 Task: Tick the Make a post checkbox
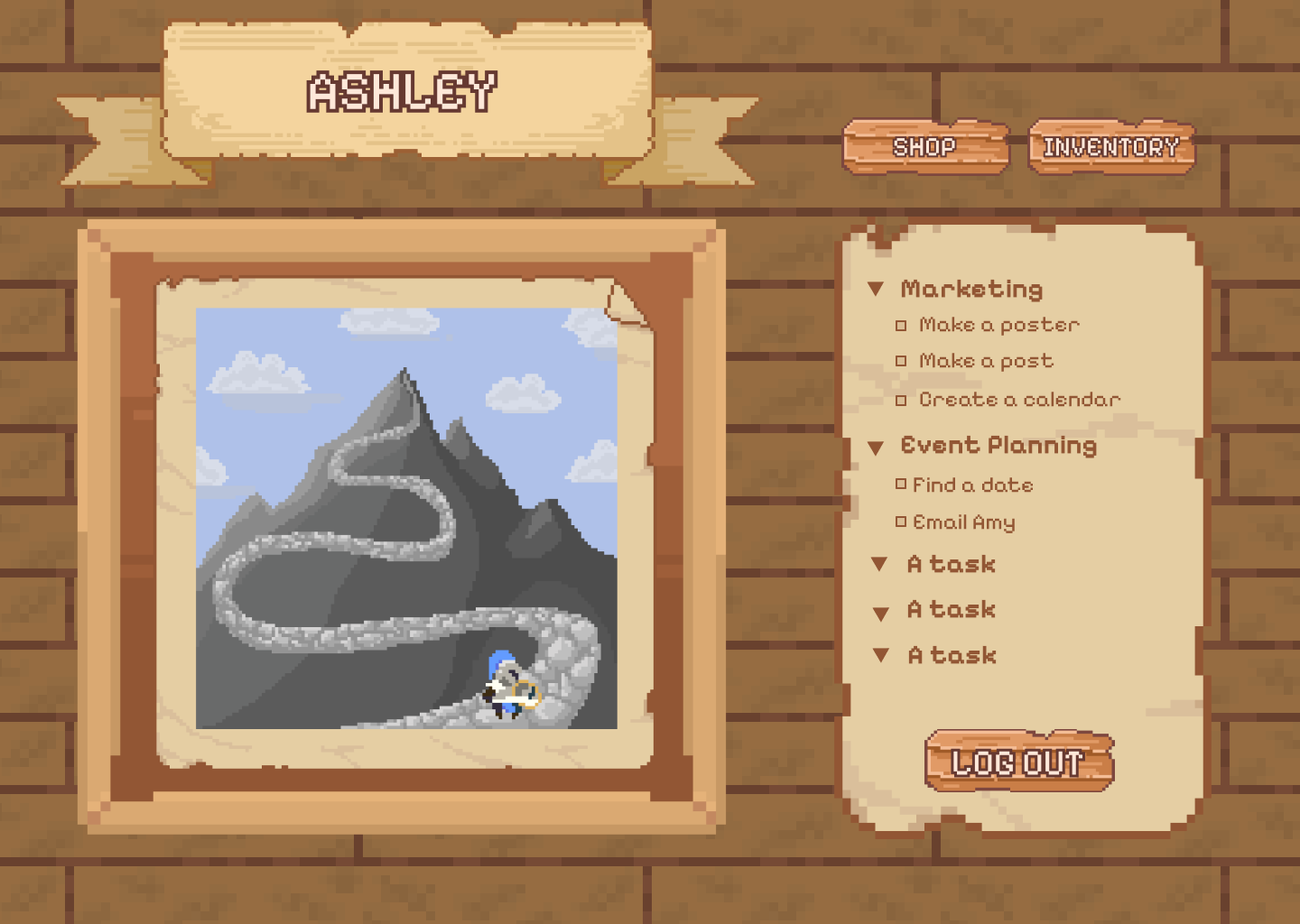901,361
